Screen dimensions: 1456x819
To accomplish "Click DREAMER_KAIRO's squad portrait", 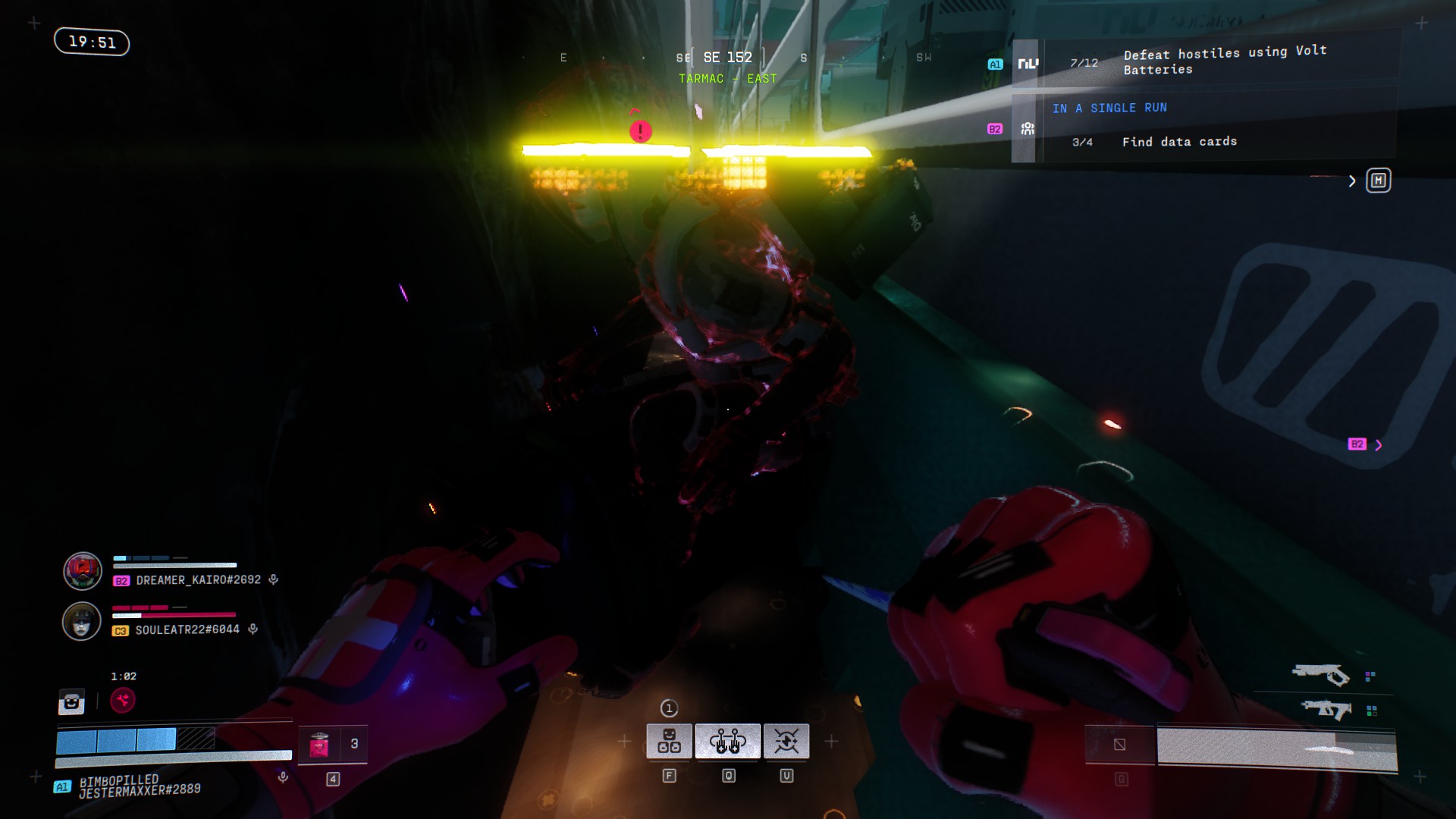I will point(82,571).
